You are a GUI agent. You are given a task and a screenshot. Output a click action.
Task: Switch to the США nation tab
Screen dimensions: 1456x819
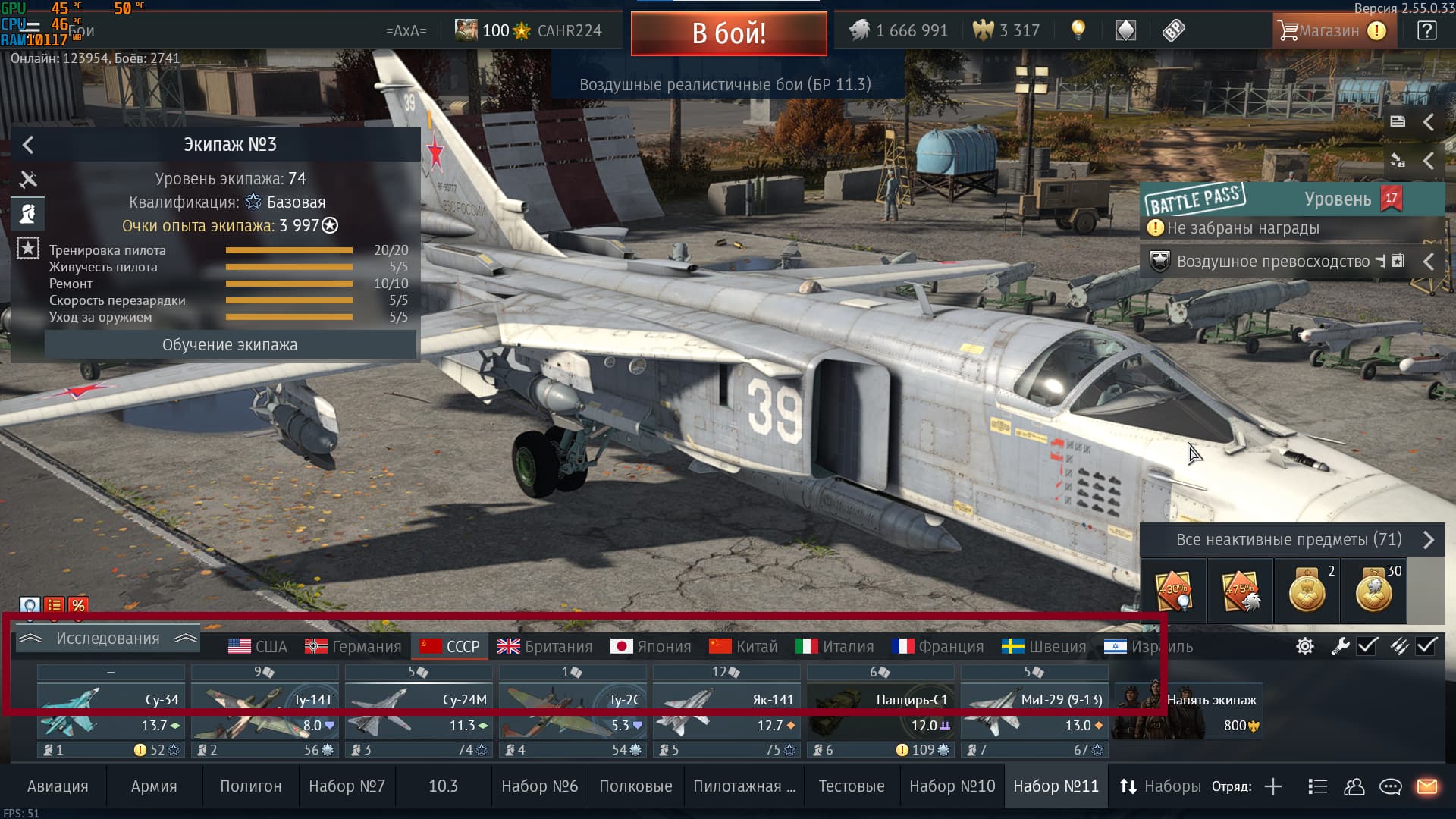[x=258, y=647]
